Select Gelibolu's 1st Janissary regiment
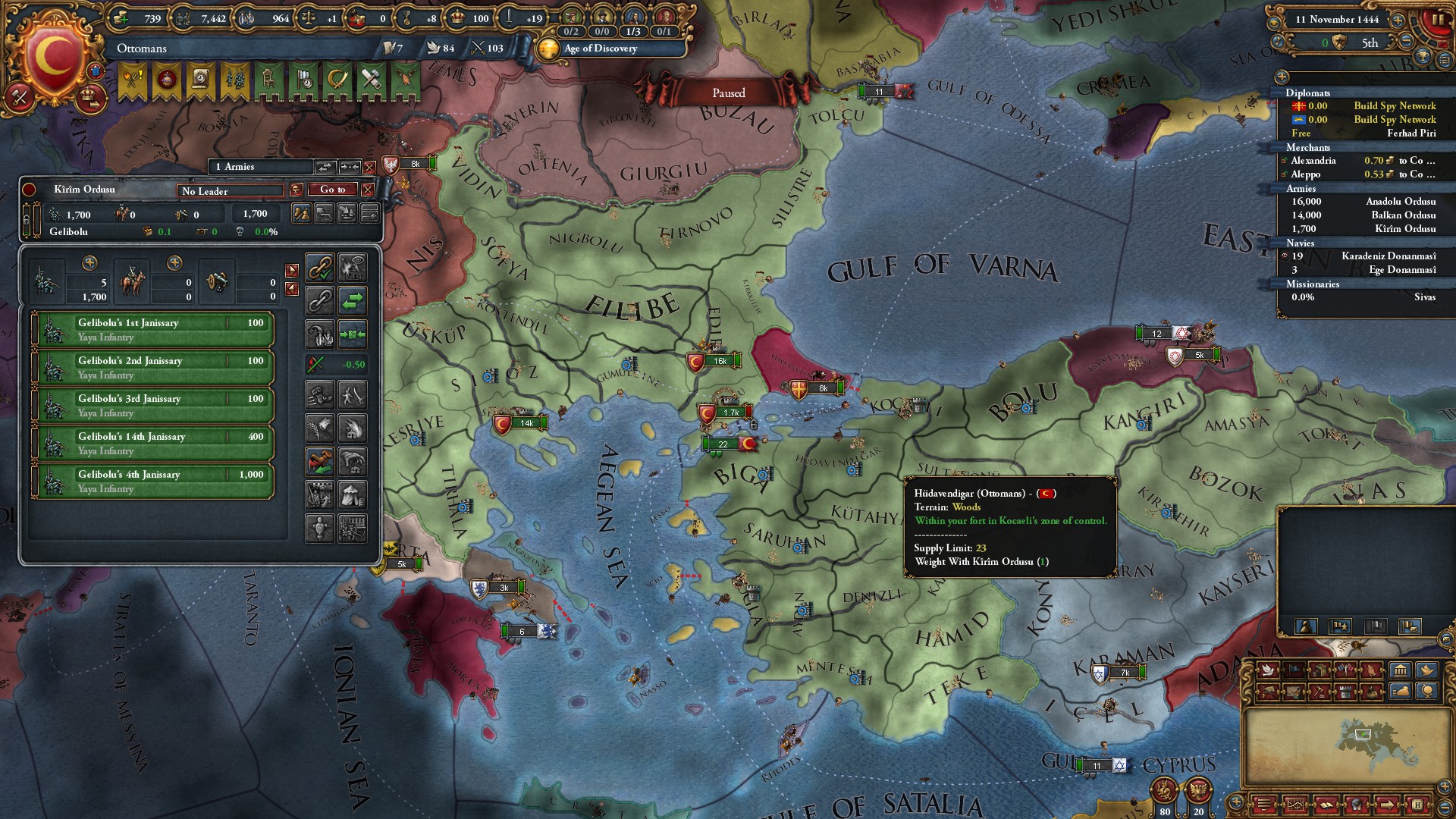Viewport: 1456px width, 819px height. click(153, 330)
